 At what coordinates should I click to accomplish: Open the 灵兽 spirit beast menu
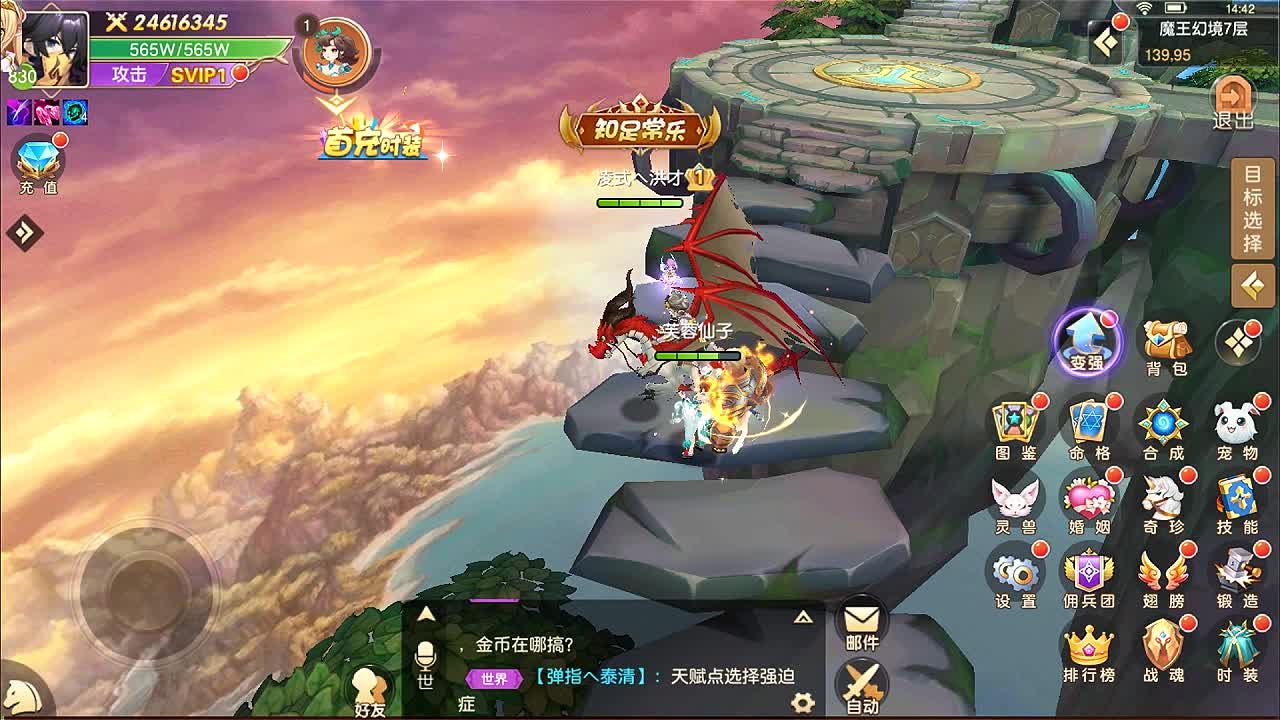coord(1016,502)
